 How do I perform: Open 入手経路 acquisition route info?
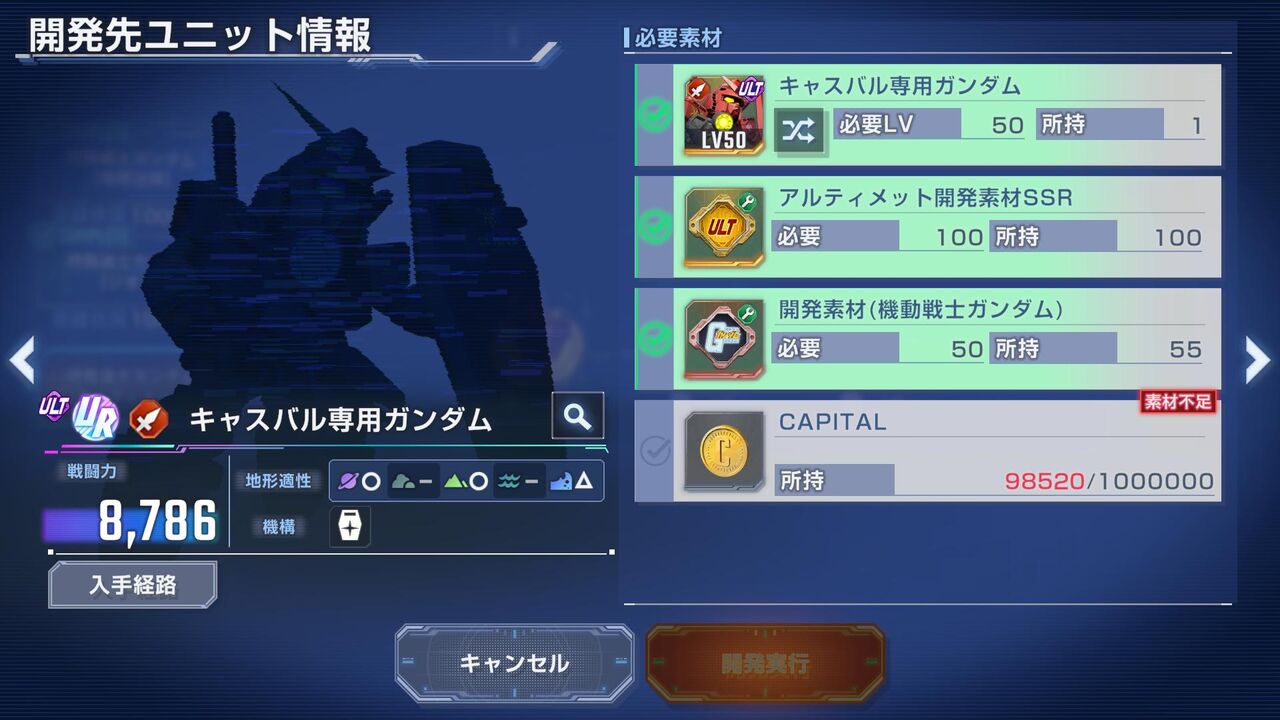click(x=132, y=585)
